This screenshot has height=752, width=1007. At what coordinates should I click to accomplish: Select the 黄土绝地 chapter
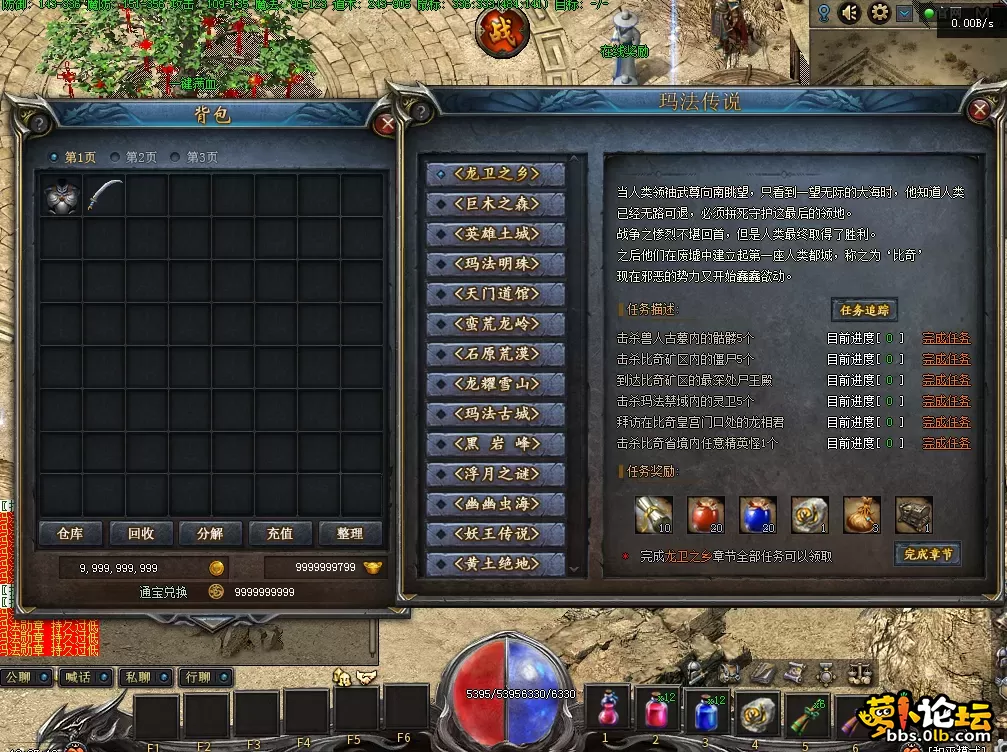click(x=496, y=563)
